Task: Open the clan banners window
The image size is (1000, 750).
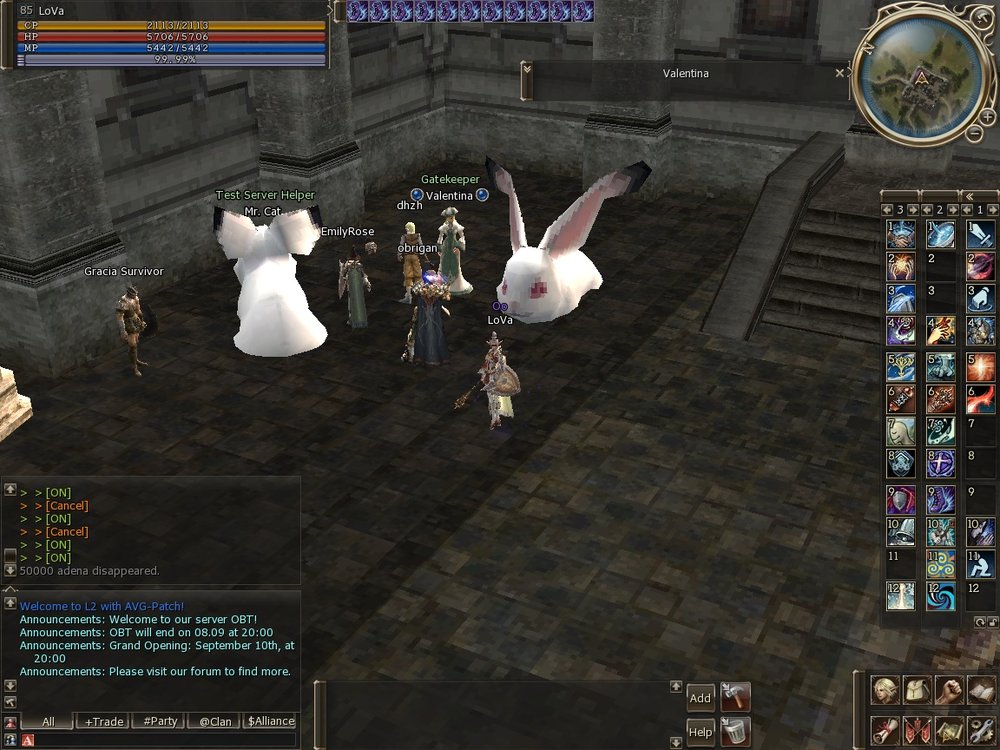Action: coord(917,730)
